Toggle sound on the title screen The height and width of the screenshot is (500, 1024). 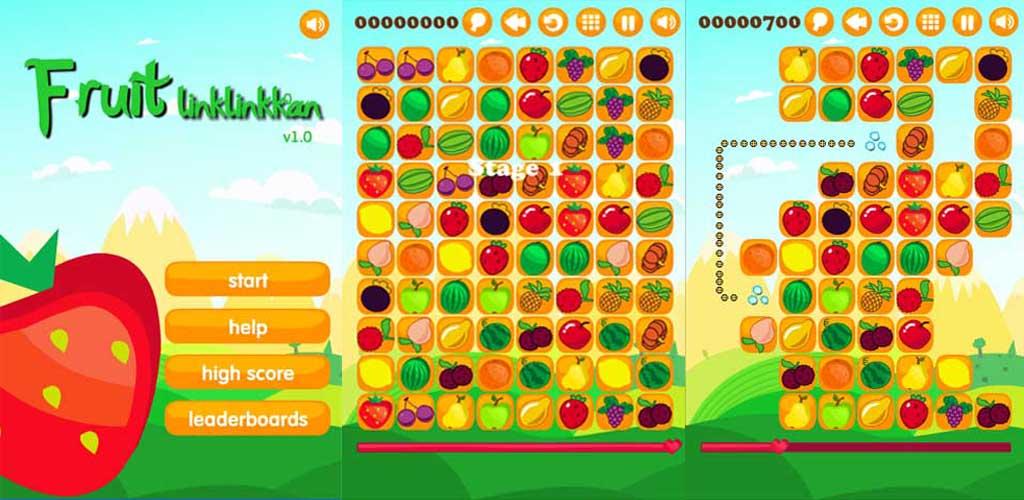point(314,22)
